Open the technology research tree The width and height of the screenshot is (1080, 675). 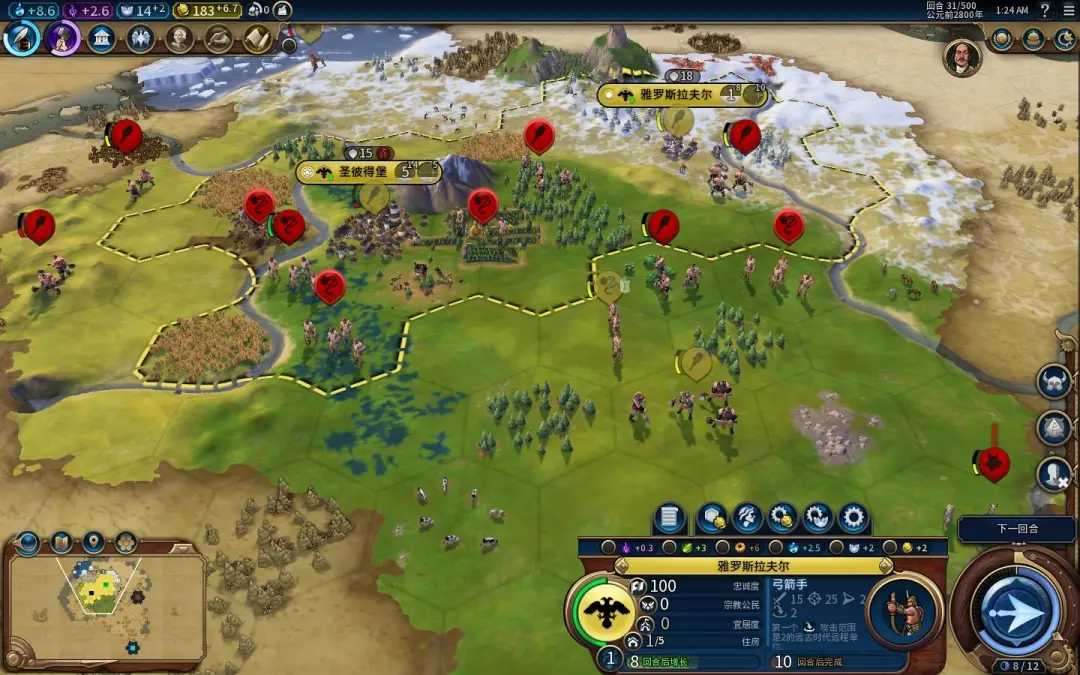coord(22,38)
